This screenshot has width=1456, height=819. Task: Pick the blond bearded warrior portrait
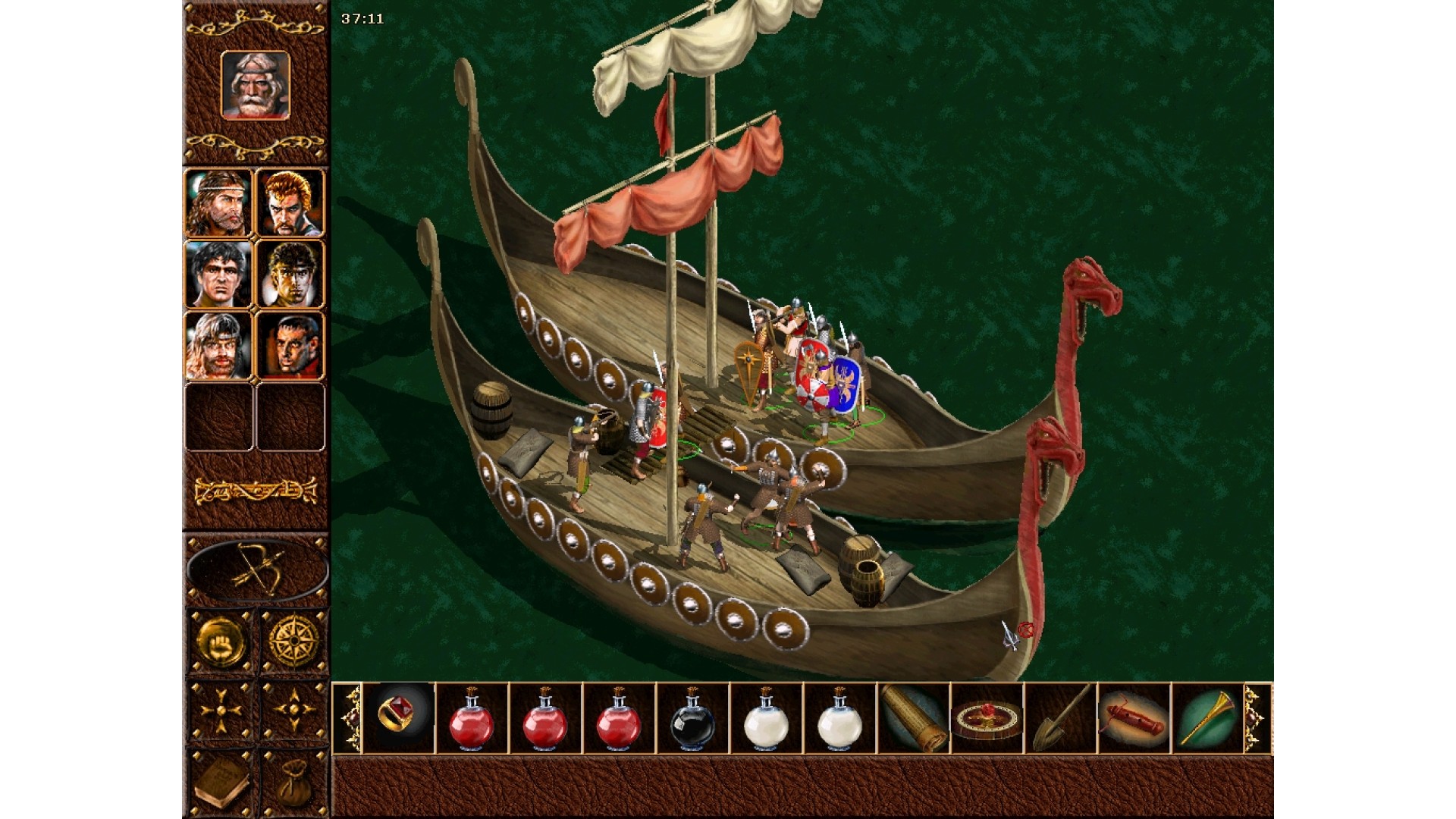coord(218,345)
